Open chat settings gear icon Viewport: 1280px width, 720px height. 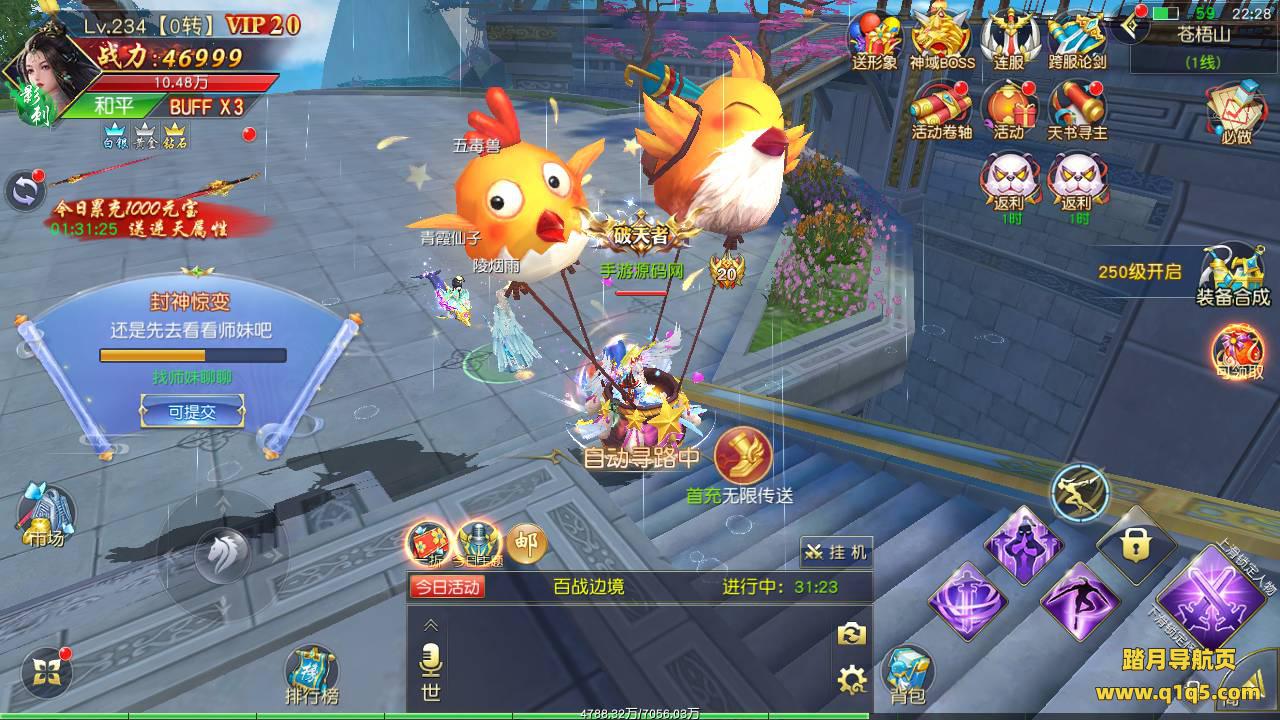coord(851,681)
